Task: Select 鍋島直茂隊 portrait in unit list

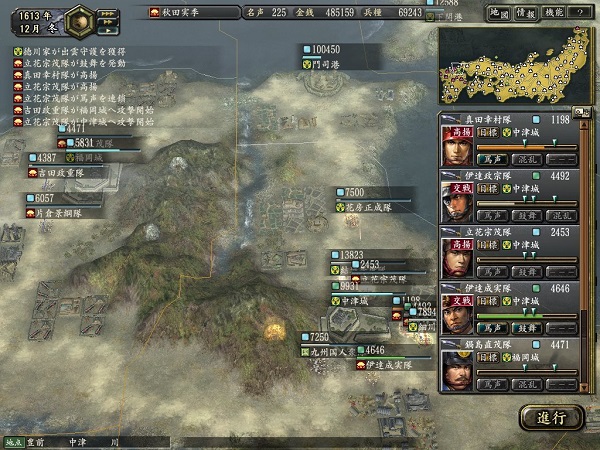Action: coord(457,371)
